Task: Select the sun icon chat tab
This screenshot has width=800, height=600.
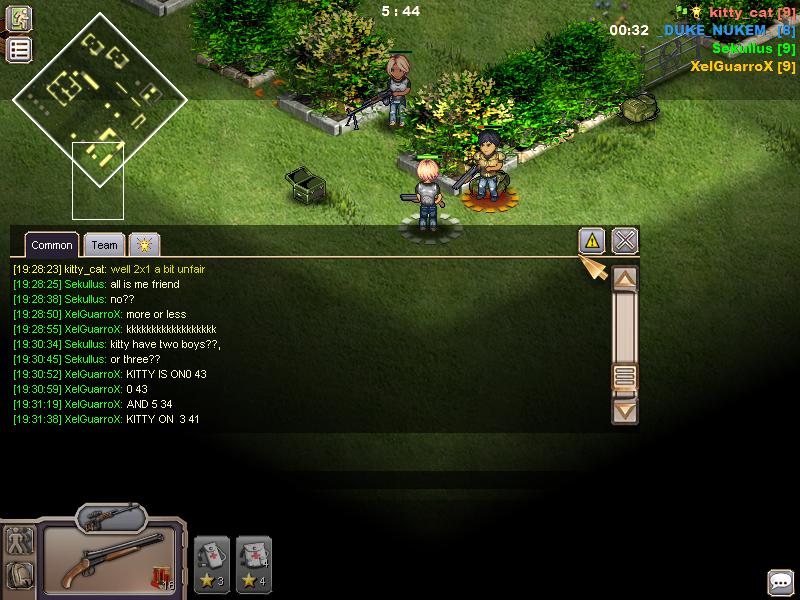Action: [144, 245]
